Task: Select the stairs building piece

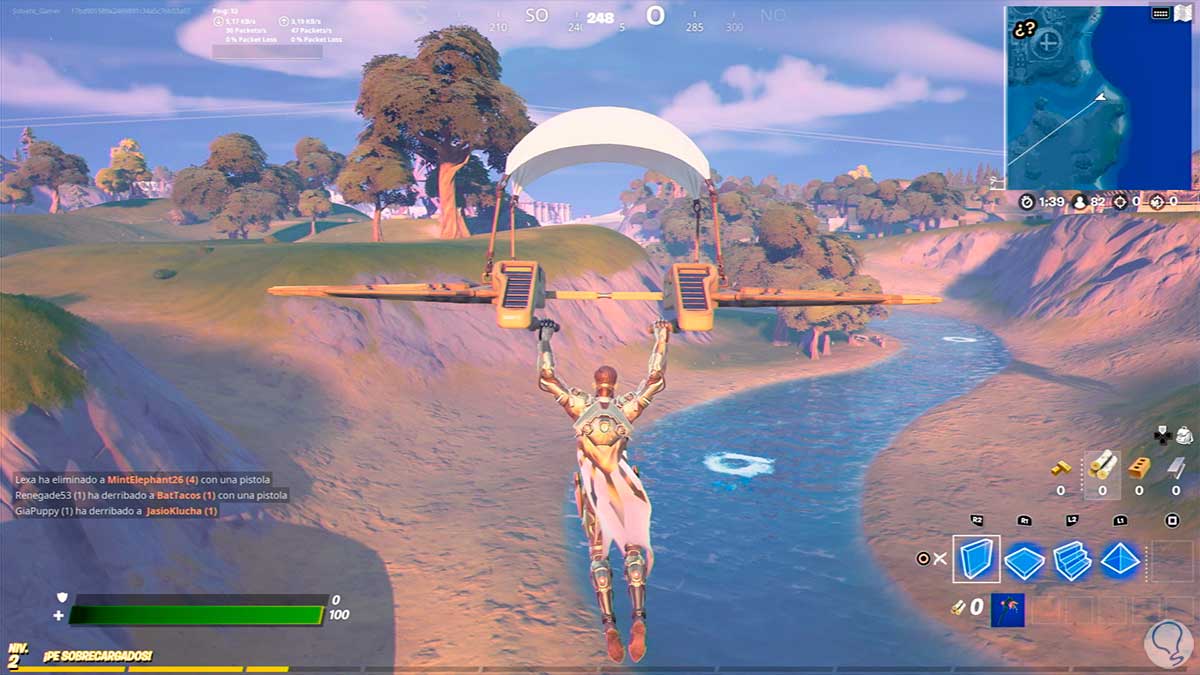Action: 1072,561
